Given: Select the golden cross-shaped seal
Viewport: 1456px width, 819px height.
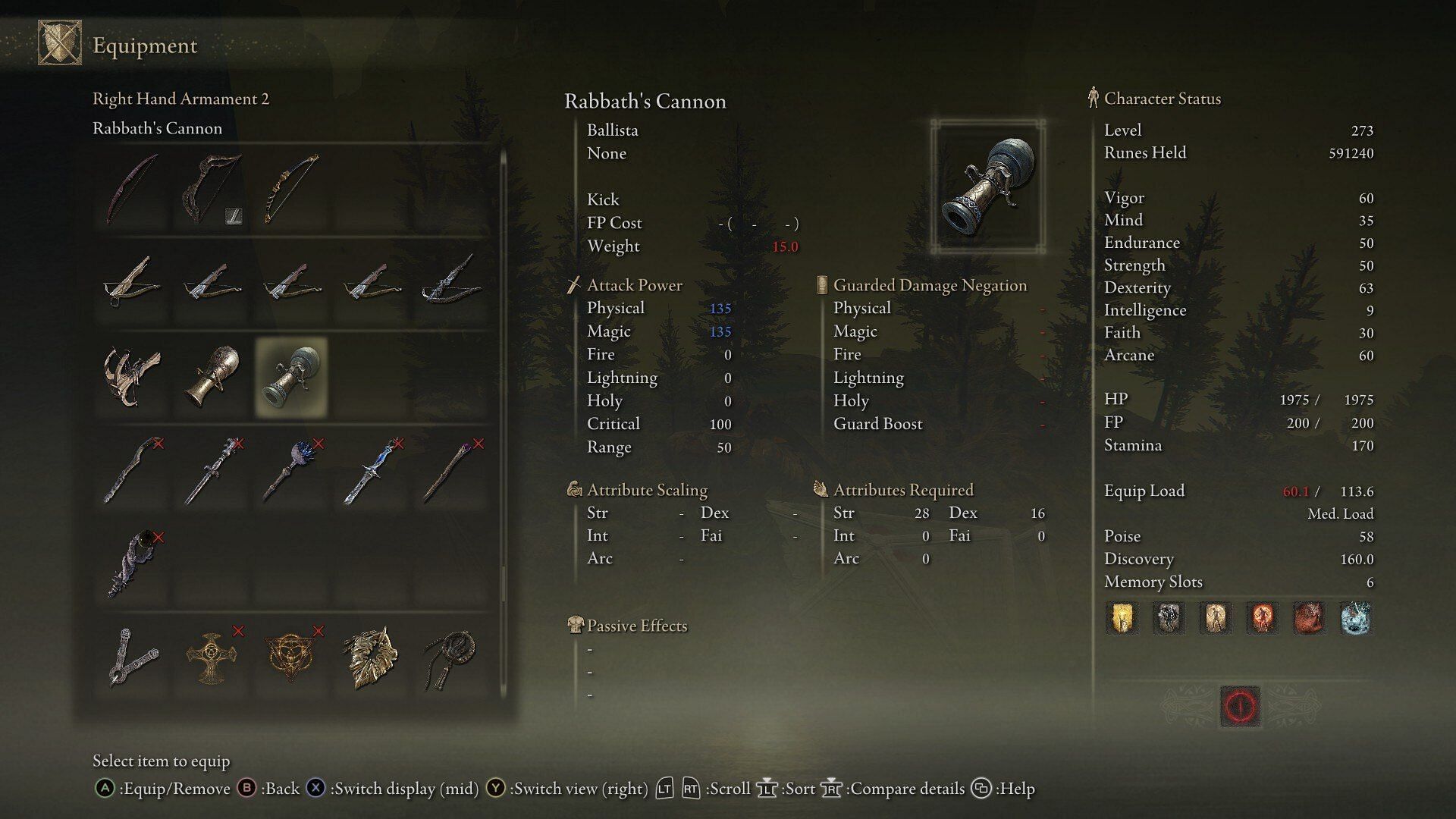Looking at the screenshot, I should point(212,657).
